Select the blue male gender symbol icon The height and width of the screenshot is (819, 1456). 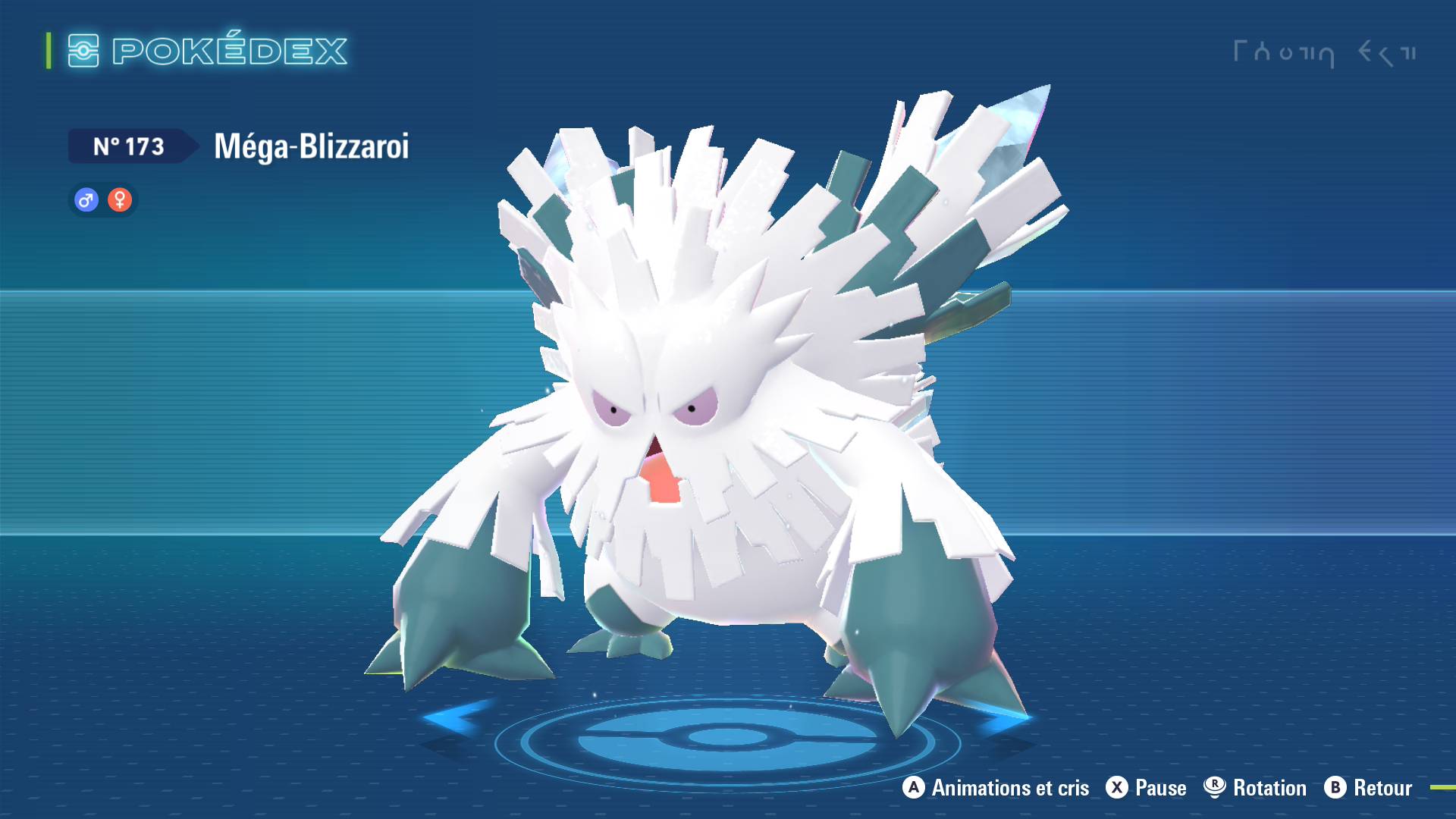tap(86, 200)
